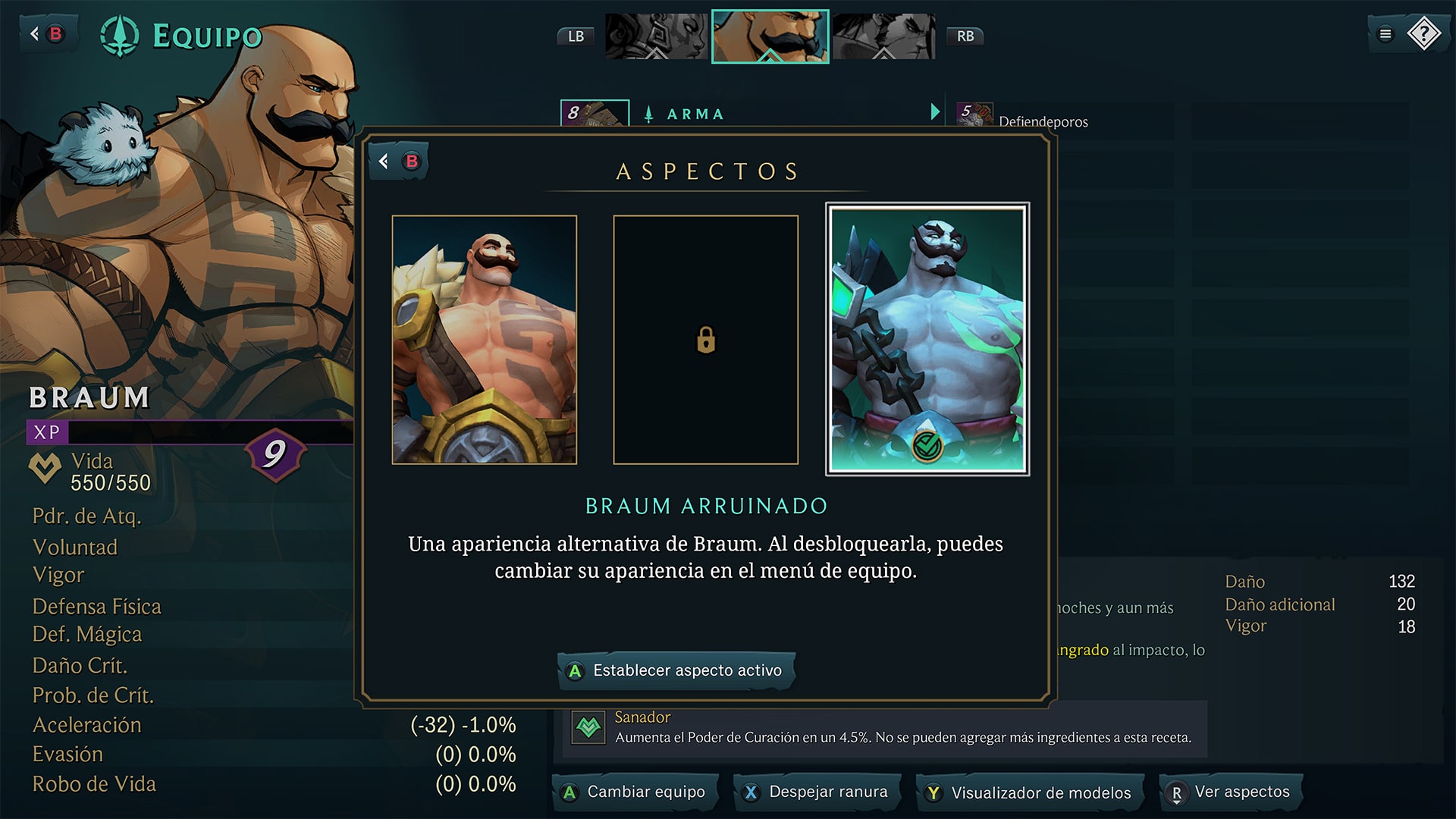Open the hamburger menu in top right corner
Screen dimensions: 1456x819
pos(1385,33)
